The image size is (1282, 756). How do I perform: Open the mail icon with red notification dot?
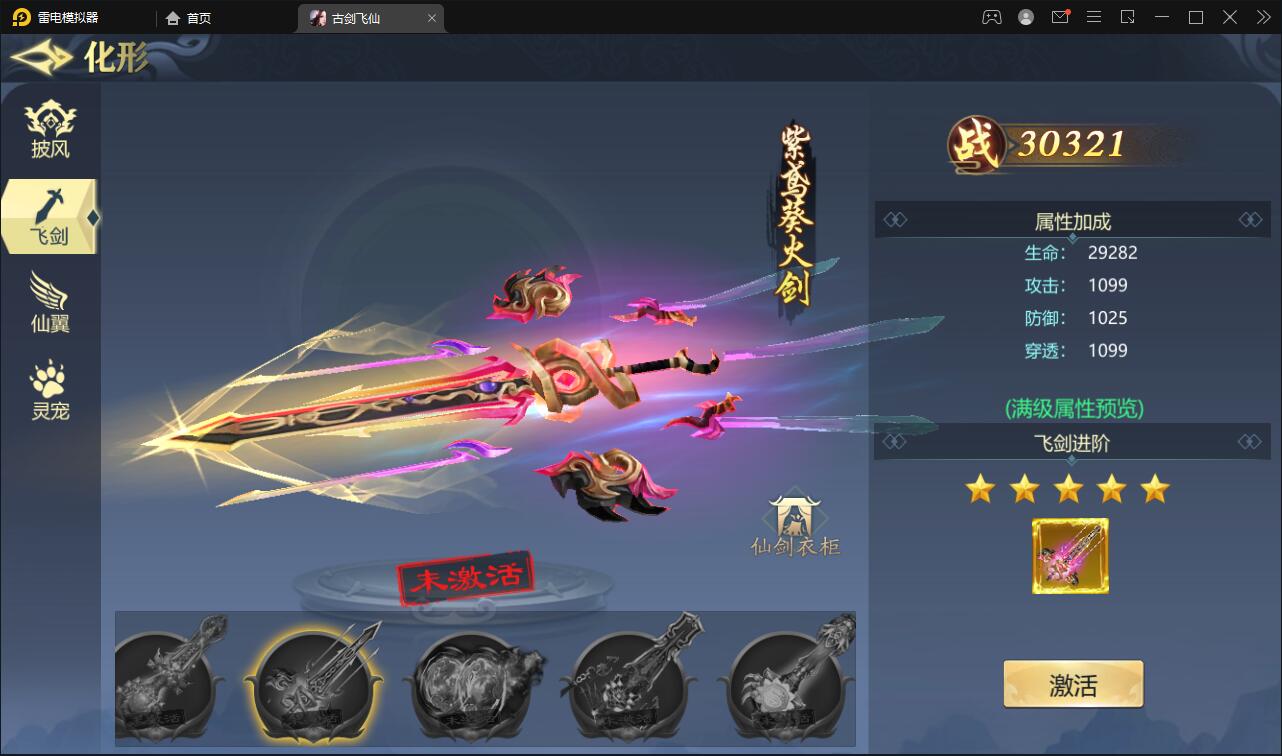(1061, 17)
